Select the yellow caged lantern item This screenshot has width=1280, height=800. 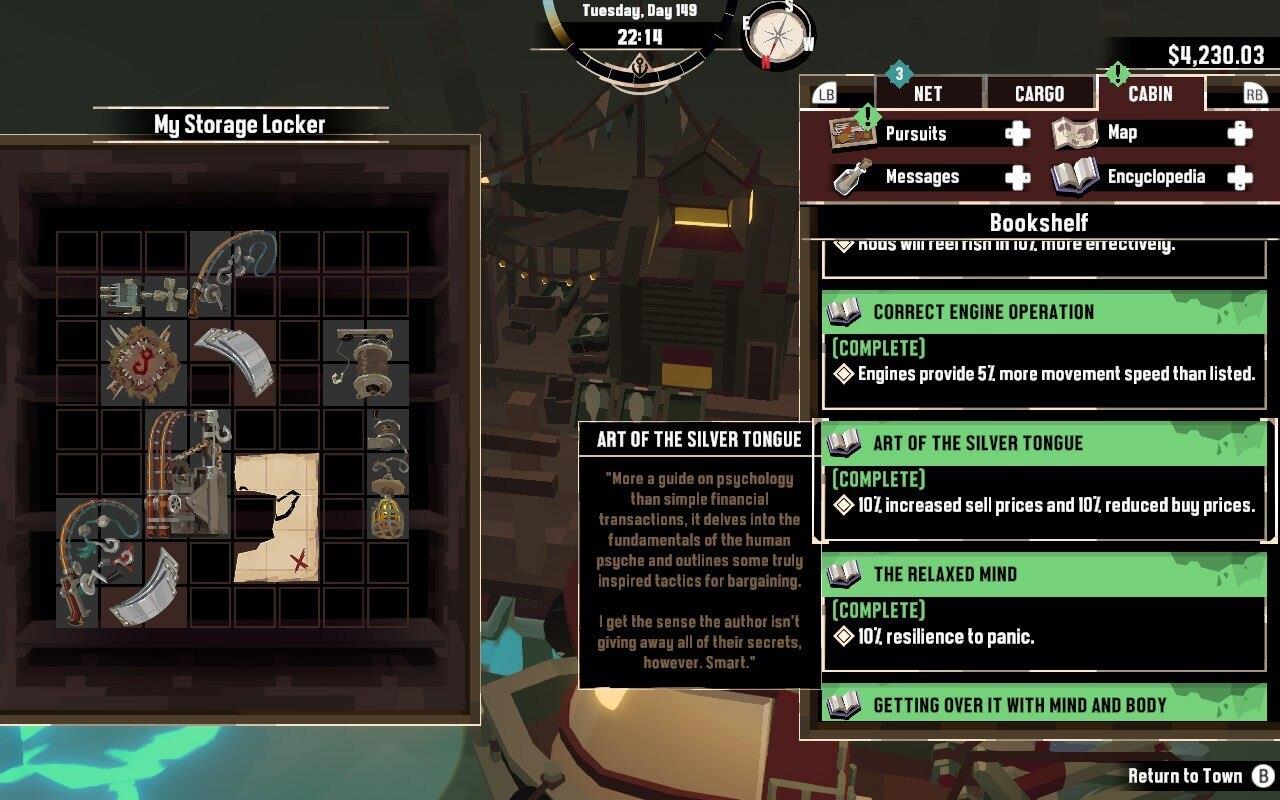click(387, 517)
